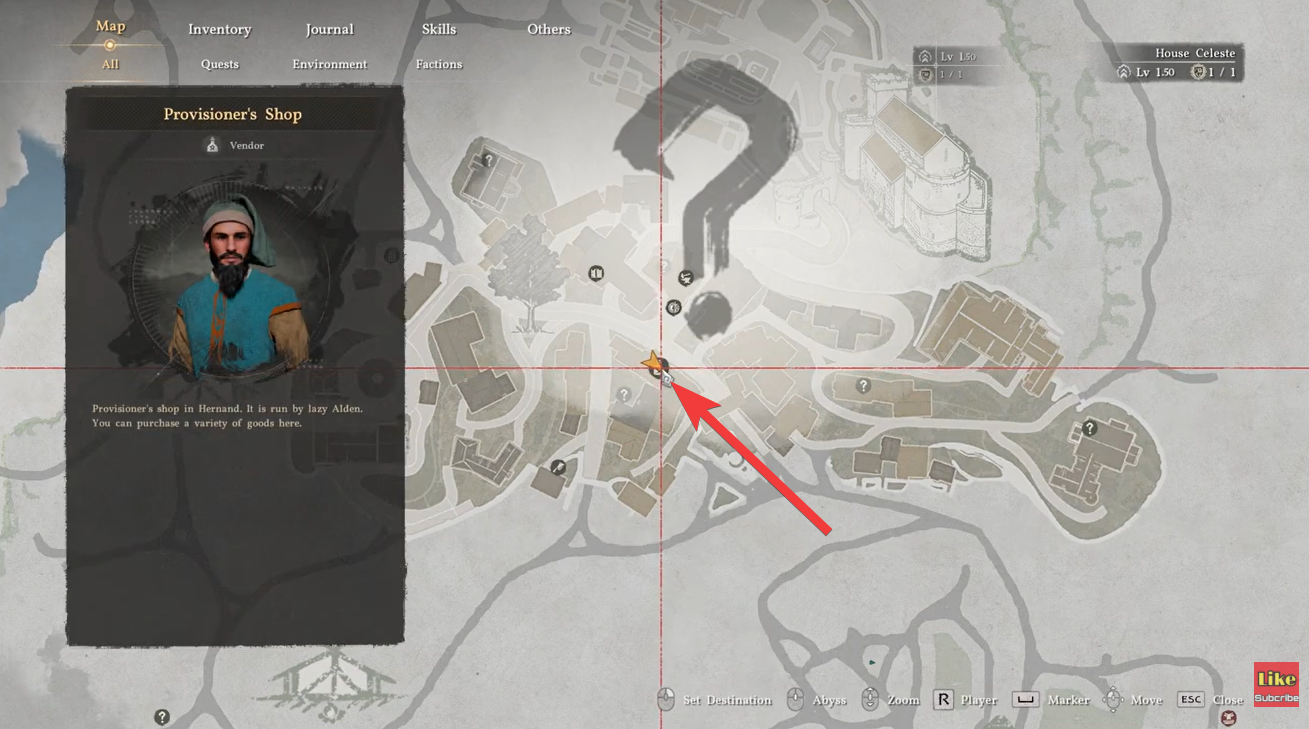The image size is (1309, 729).
Task: Click the House Celeste faction panel
Action: tap(1177, 63)
